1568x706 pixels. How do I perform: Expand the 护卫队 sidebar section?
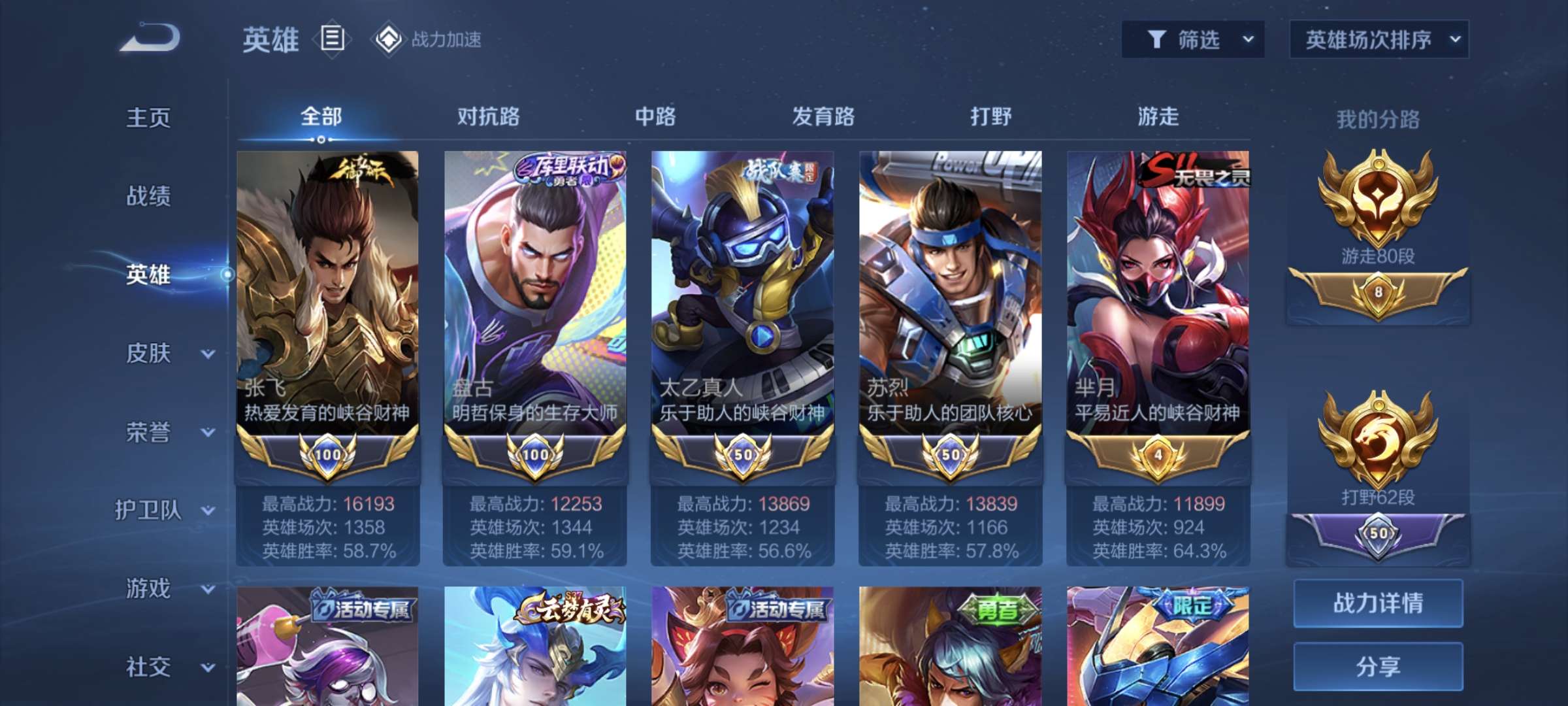click(x=163, y=511)
